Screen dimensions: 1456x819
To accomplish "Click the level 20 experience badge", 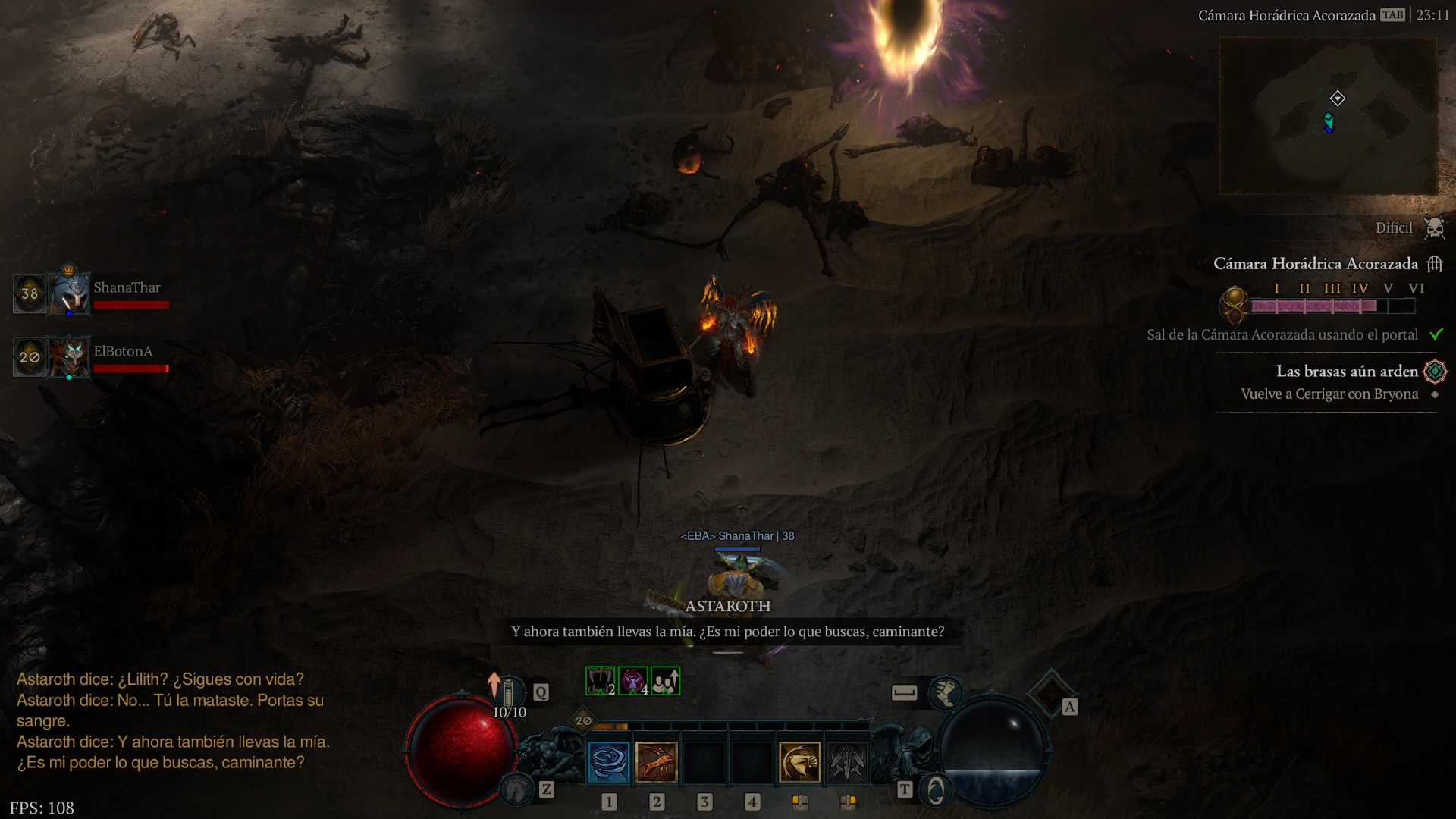I will 583,720.
